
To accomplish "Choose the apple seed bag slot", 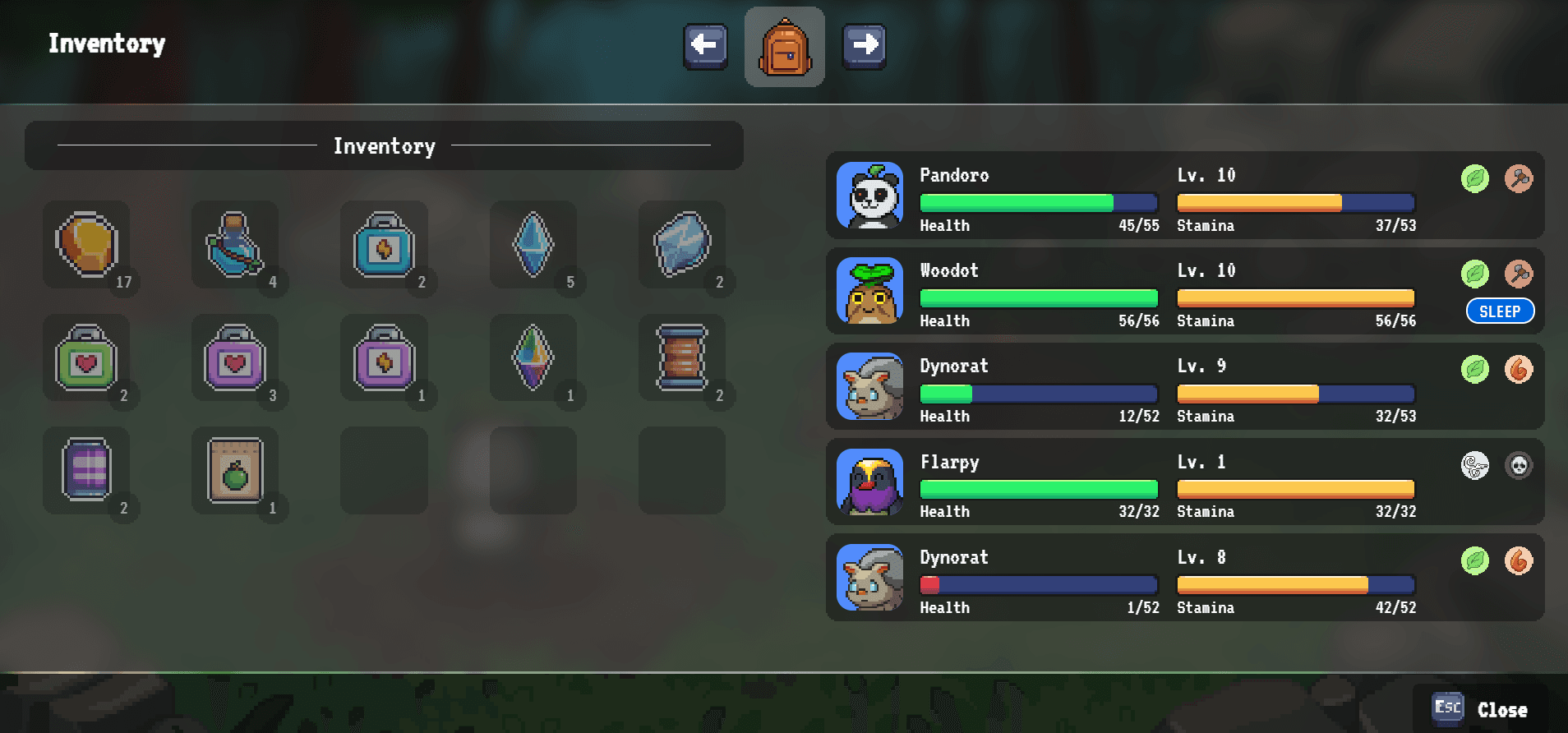I will click(235, 471).
